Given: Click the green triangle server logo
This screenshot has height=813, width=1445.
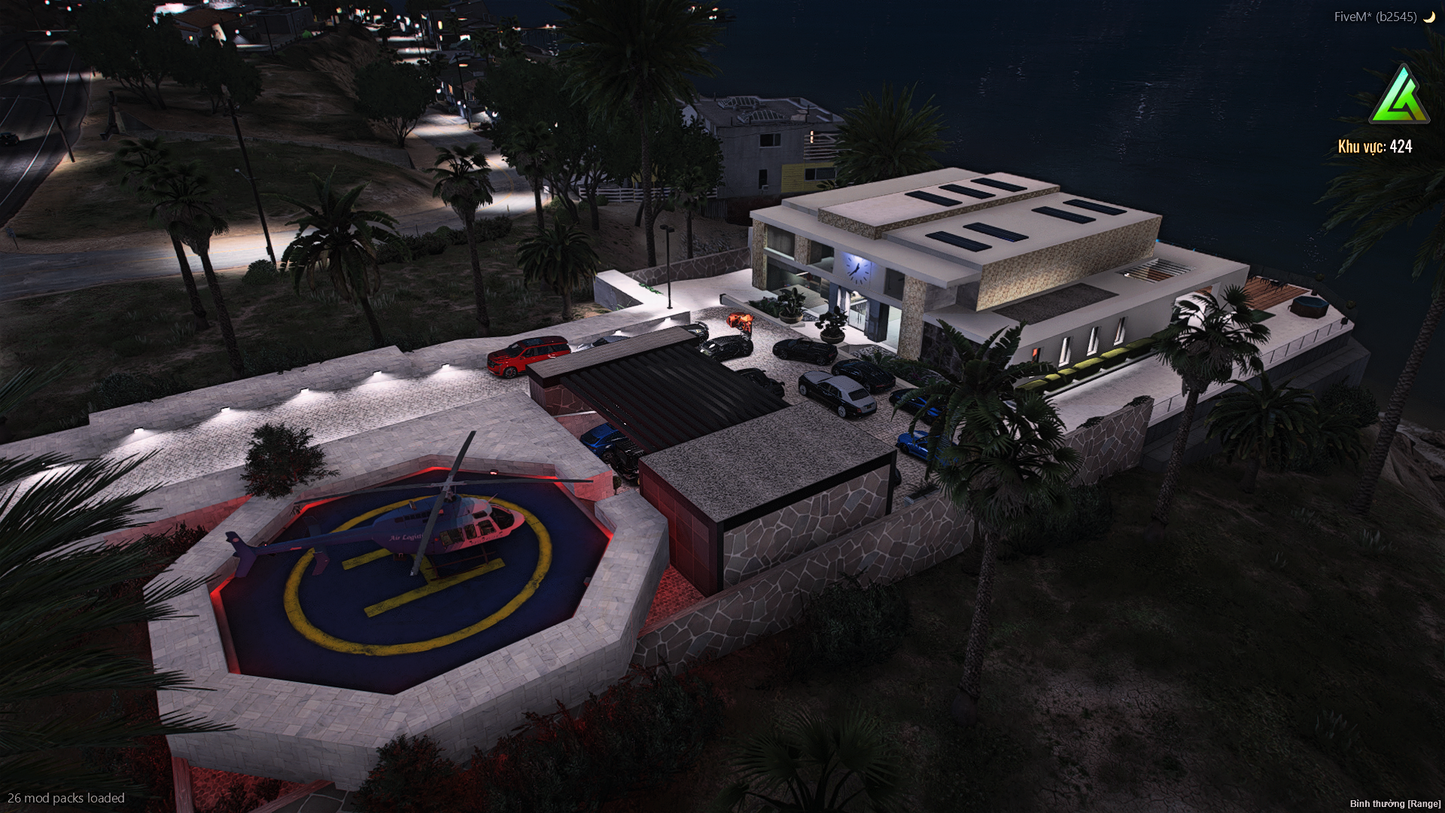Looking at the screenshot, I should [x=1399, y=96].
